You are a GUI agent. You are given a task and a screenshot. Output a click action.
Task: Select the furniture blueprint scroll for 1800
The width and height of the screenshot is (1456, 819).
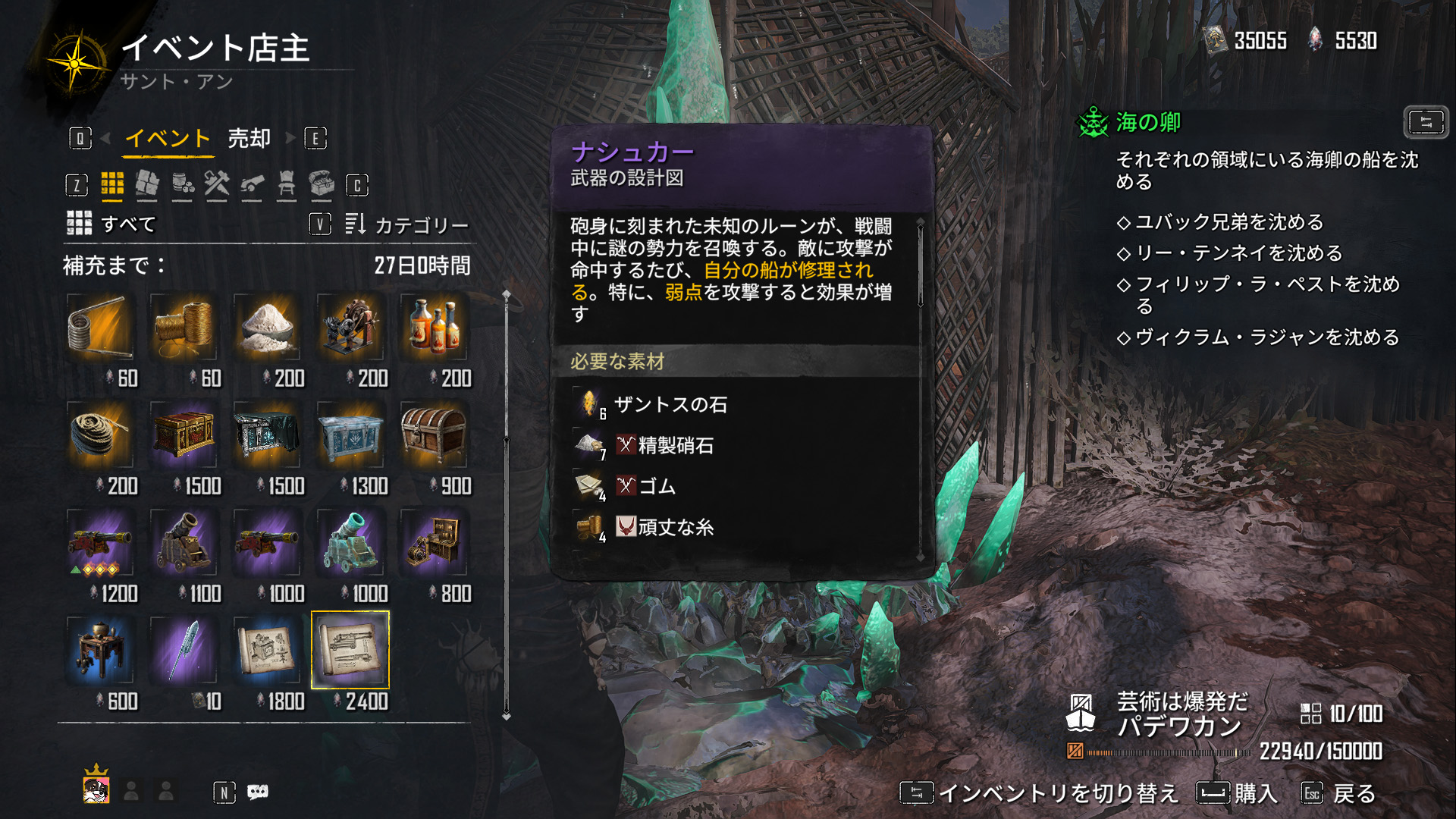267,651
